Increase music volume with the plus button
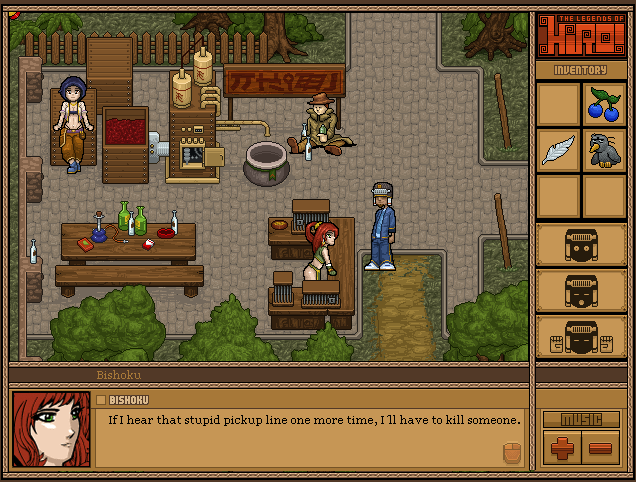 [560, 447]
